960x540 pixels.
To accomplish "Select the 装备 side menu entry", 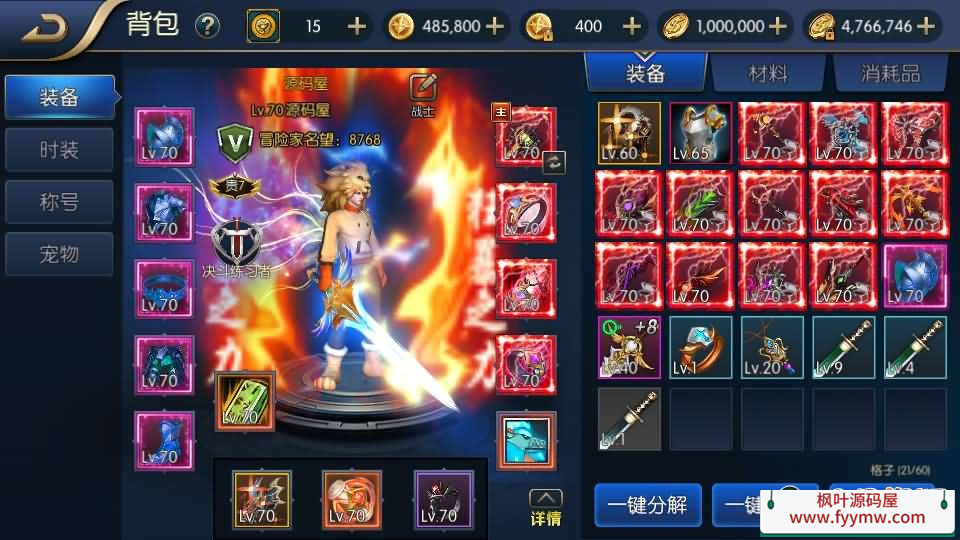I will [x=60, y=98].
